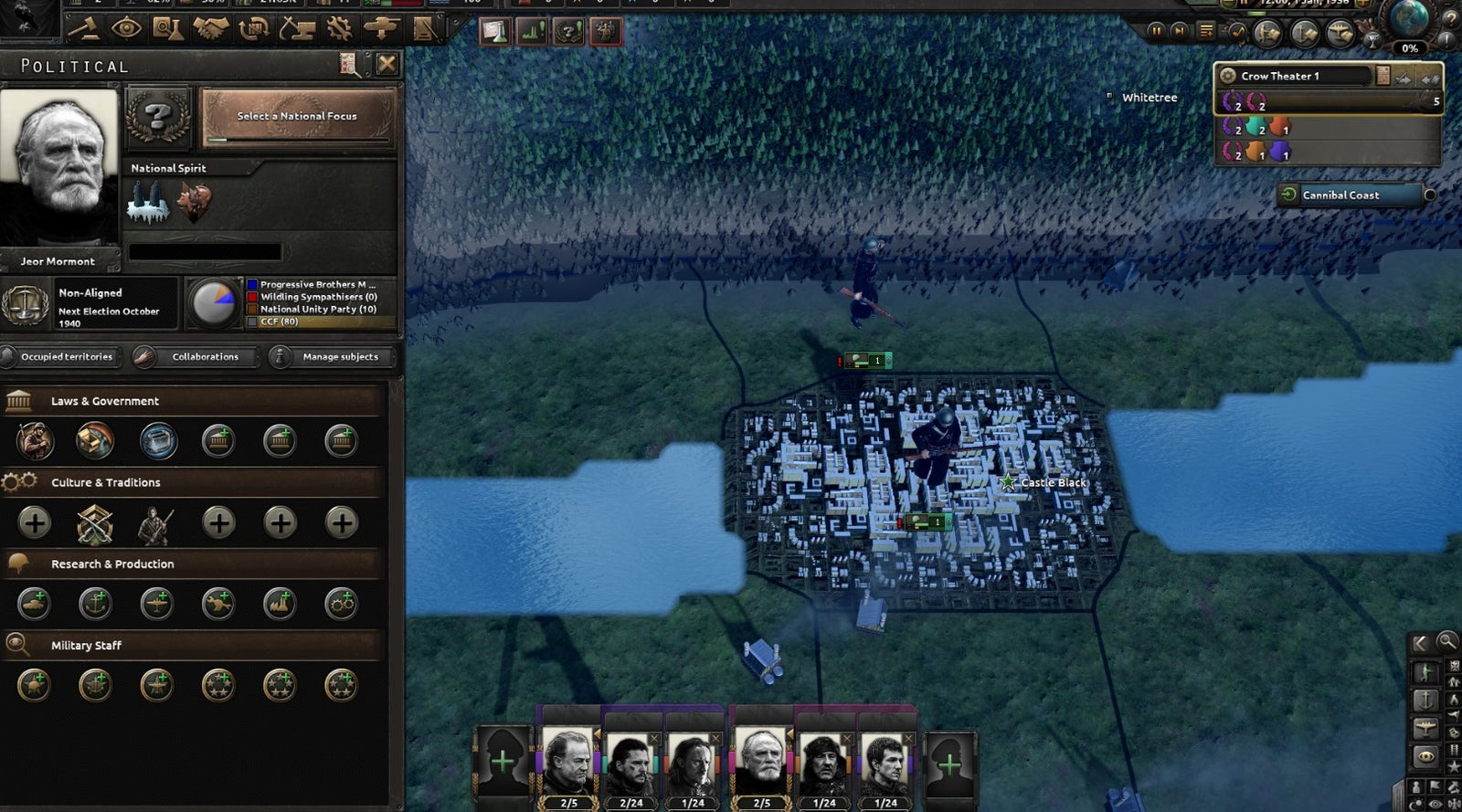Select the Cannibal Coast naval region
Screen dimensions: 1462x812
[x=1352, y=195]
